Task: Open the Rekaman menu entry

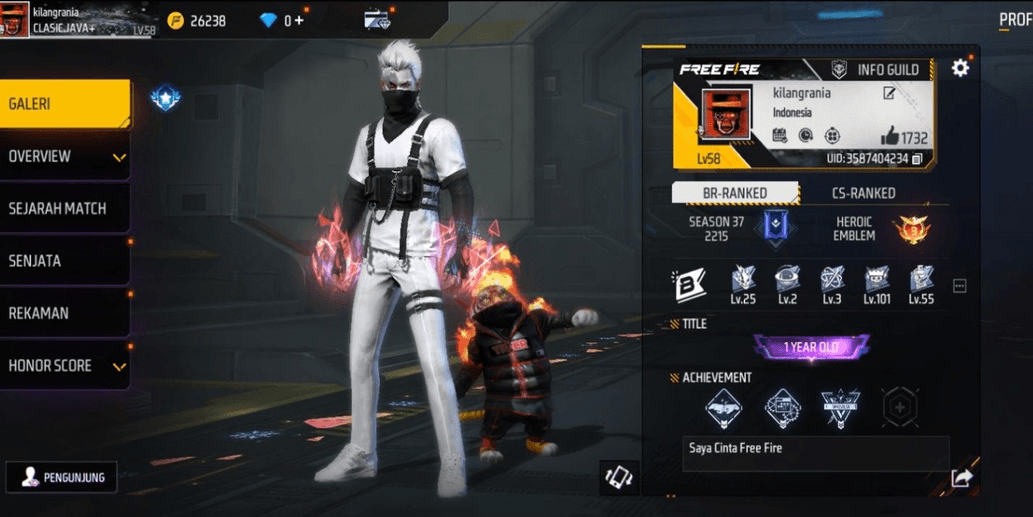Action: click(x=64, y=313)
